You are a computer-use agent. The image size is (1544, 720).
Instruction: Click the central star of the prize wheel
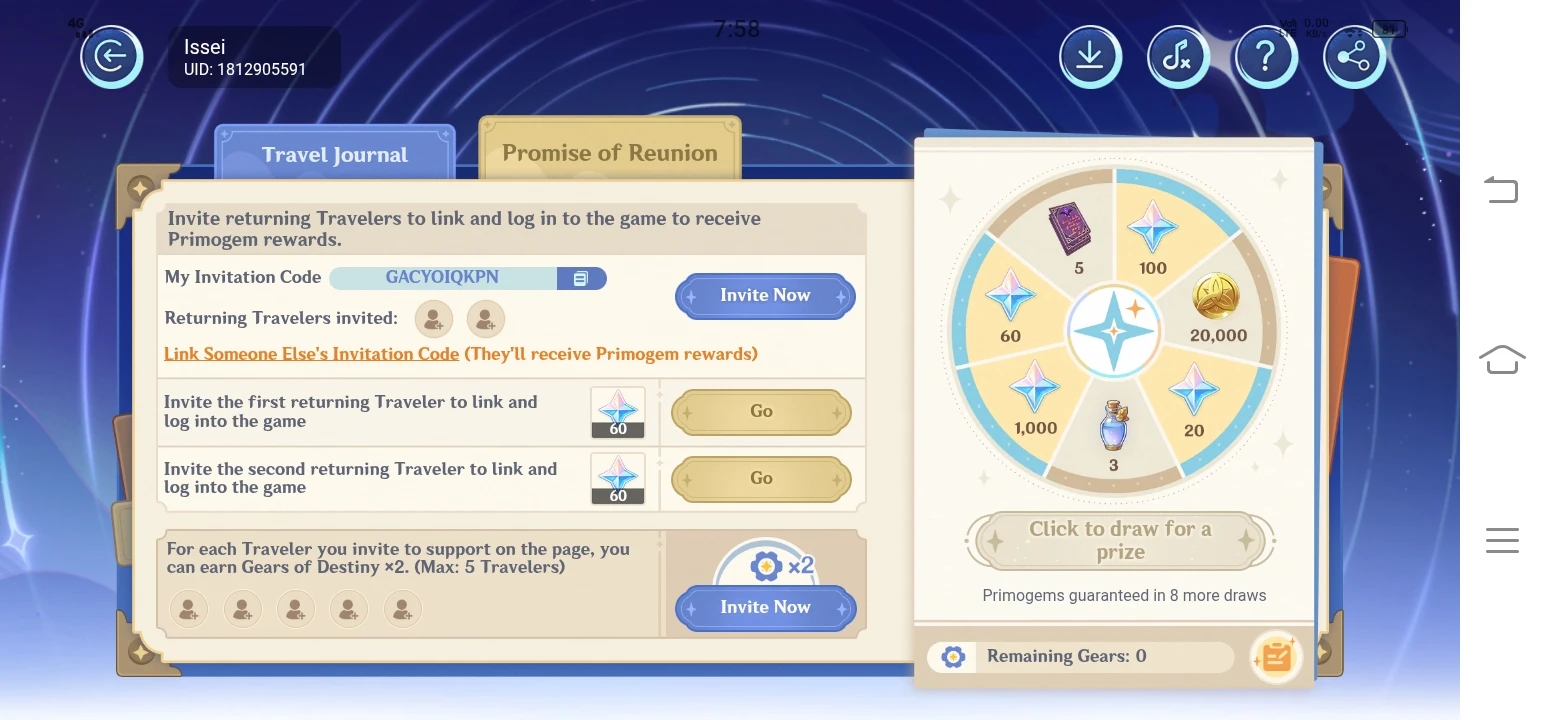[1113, 330]
